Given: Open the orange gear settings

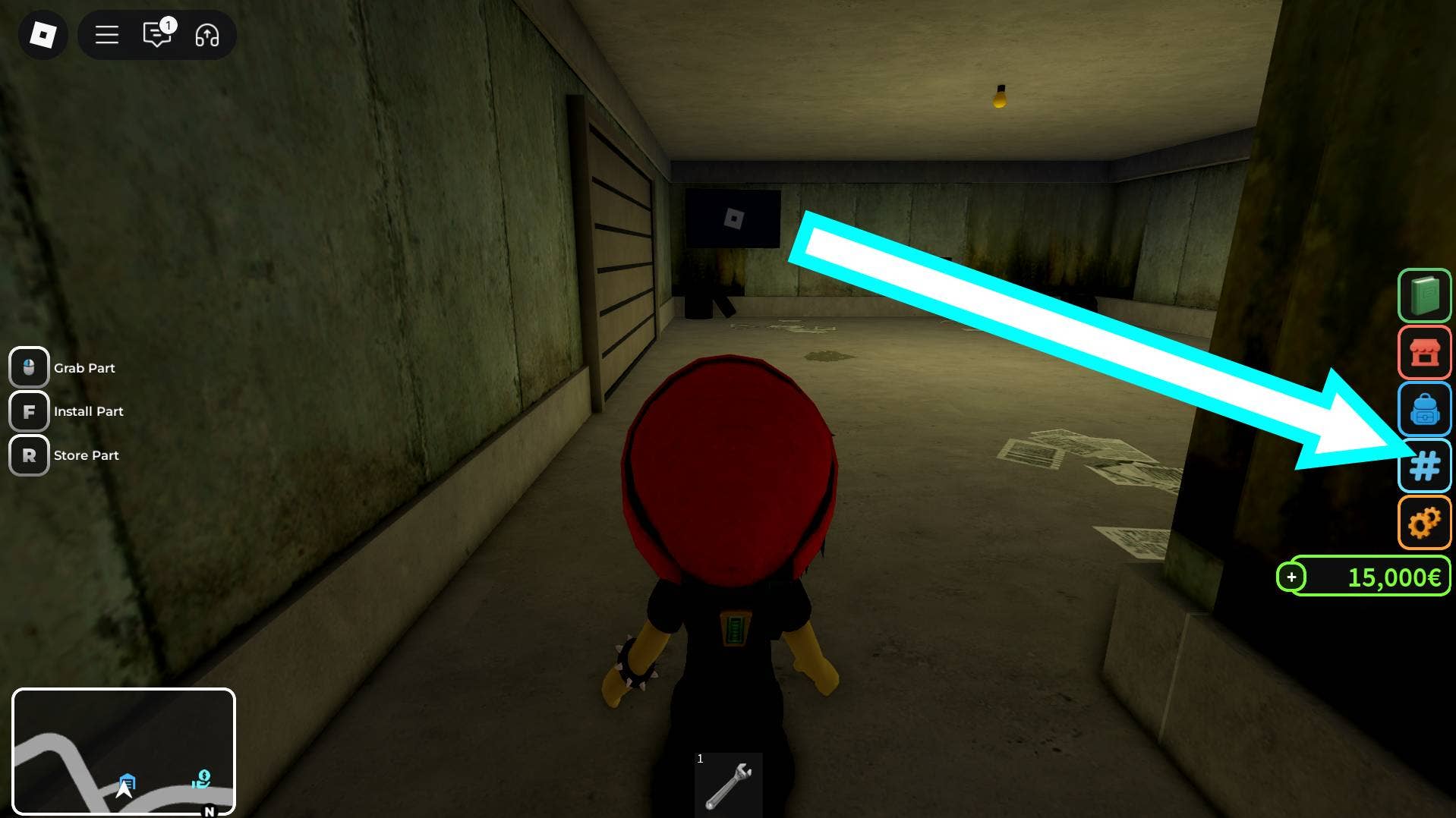Looking at the screenshot, I should [x=1424, y=523].
